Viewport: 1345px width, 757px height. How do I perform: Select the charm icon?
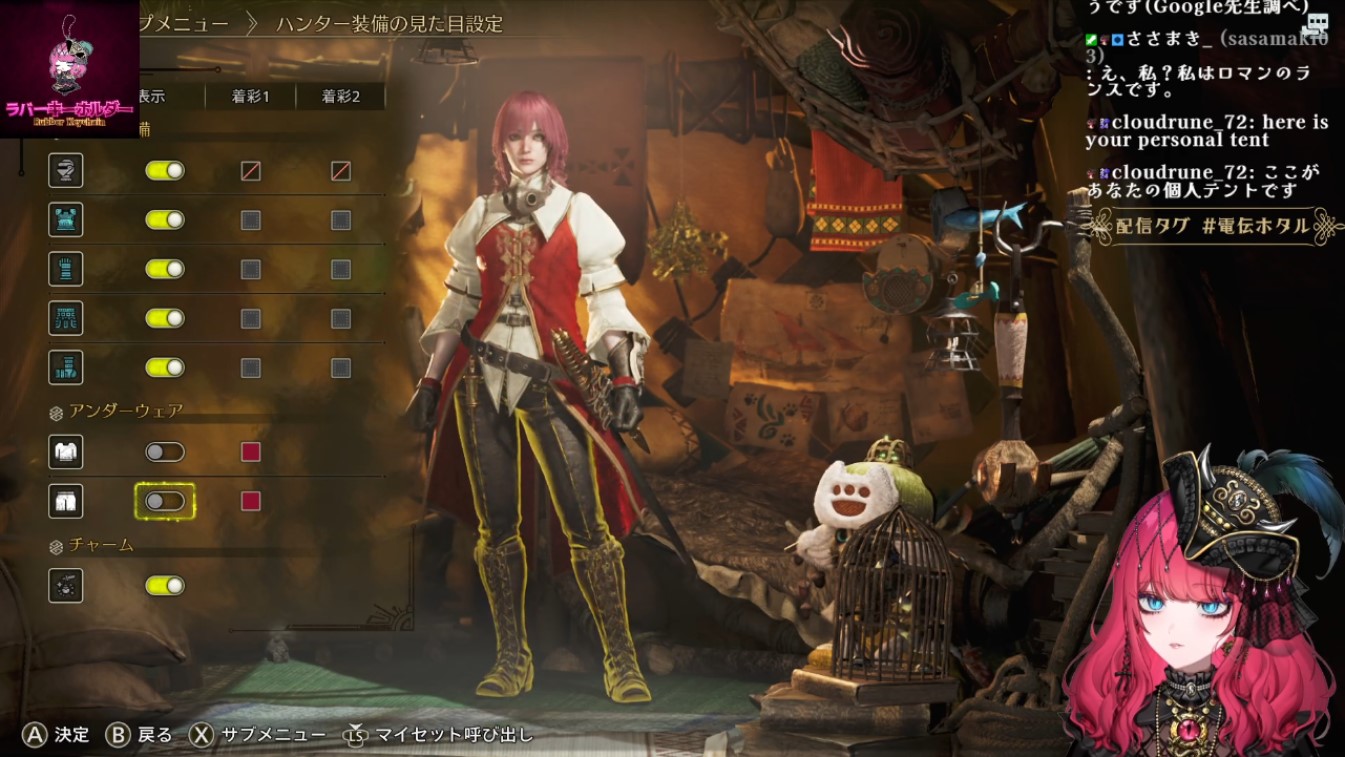click(66, 585)
